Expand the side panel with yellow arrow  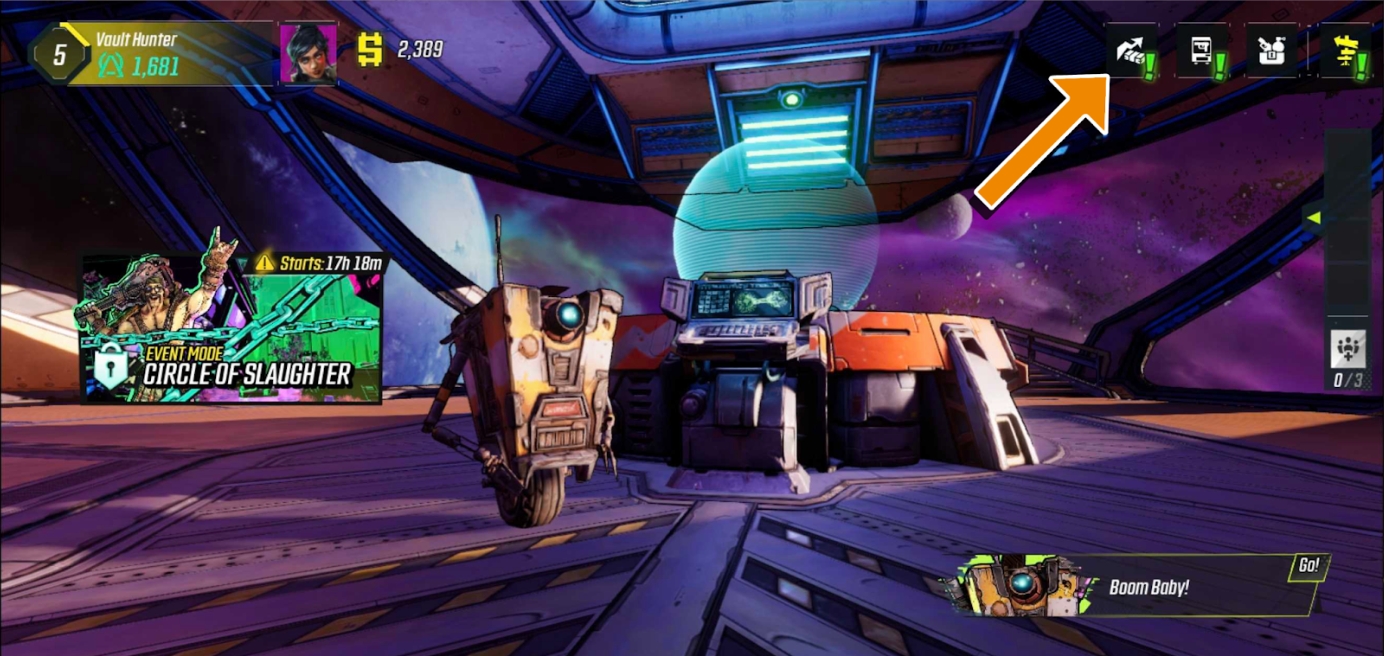click(1315, 217)
